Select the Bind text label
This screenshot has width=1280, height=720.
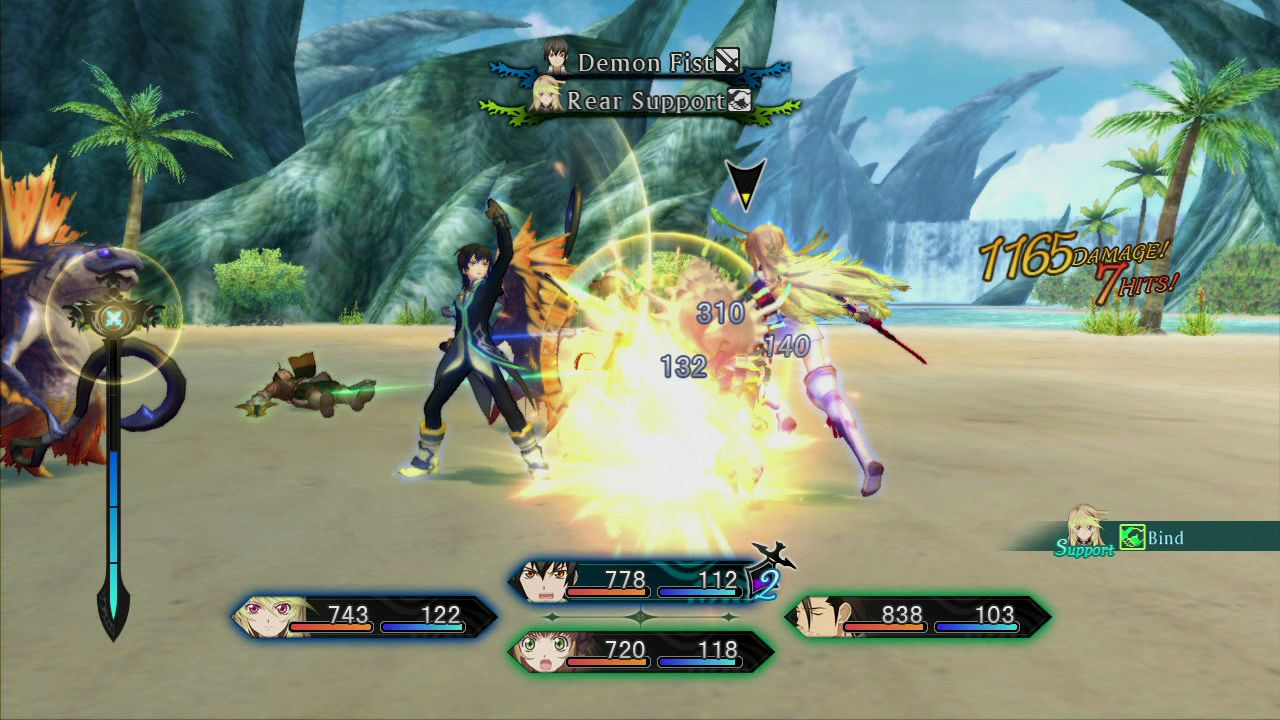click(x=1165, y=536)
